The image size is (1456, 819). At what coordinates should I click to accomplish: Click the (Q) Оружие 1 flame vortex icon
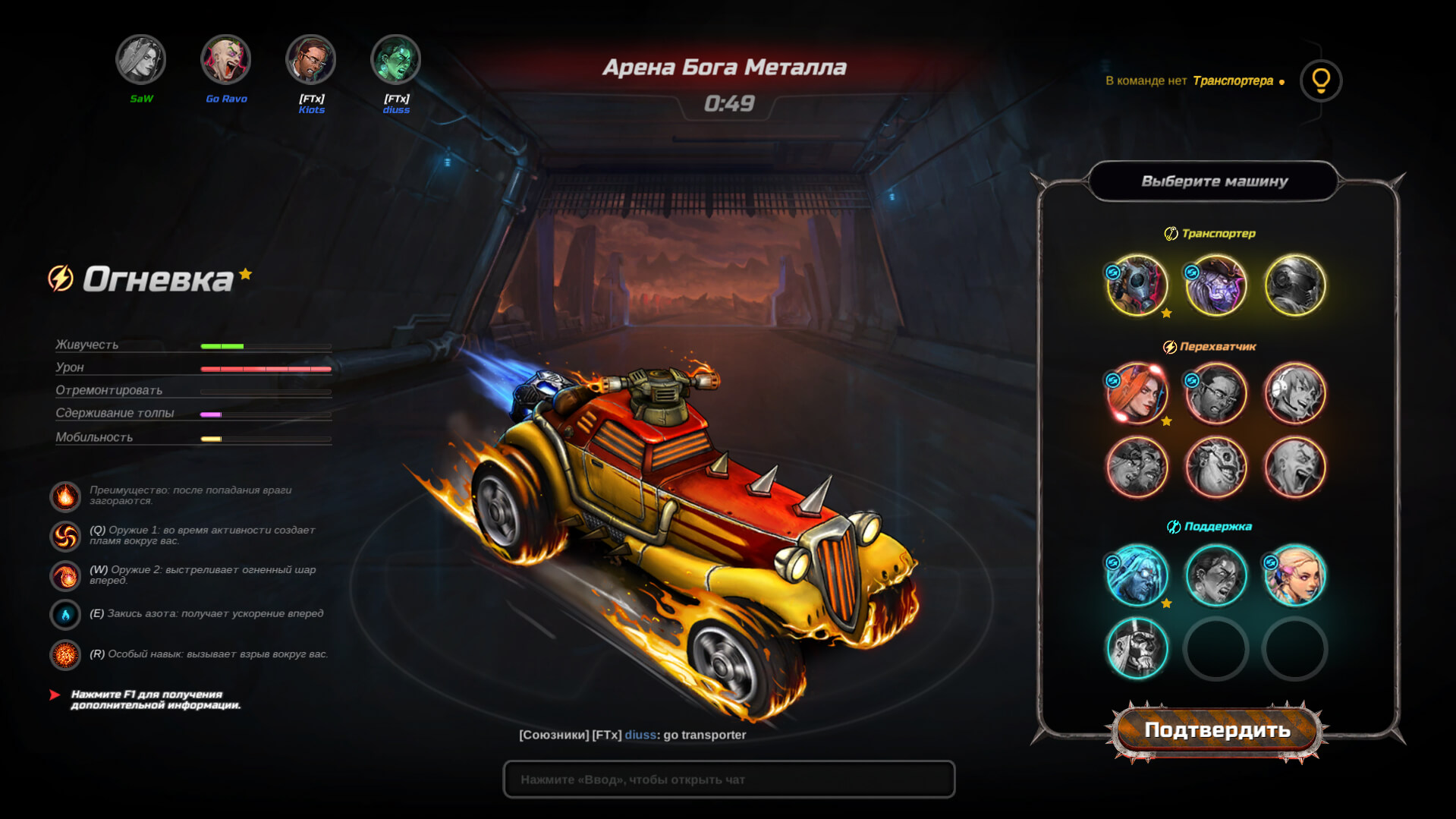[65, 535]
